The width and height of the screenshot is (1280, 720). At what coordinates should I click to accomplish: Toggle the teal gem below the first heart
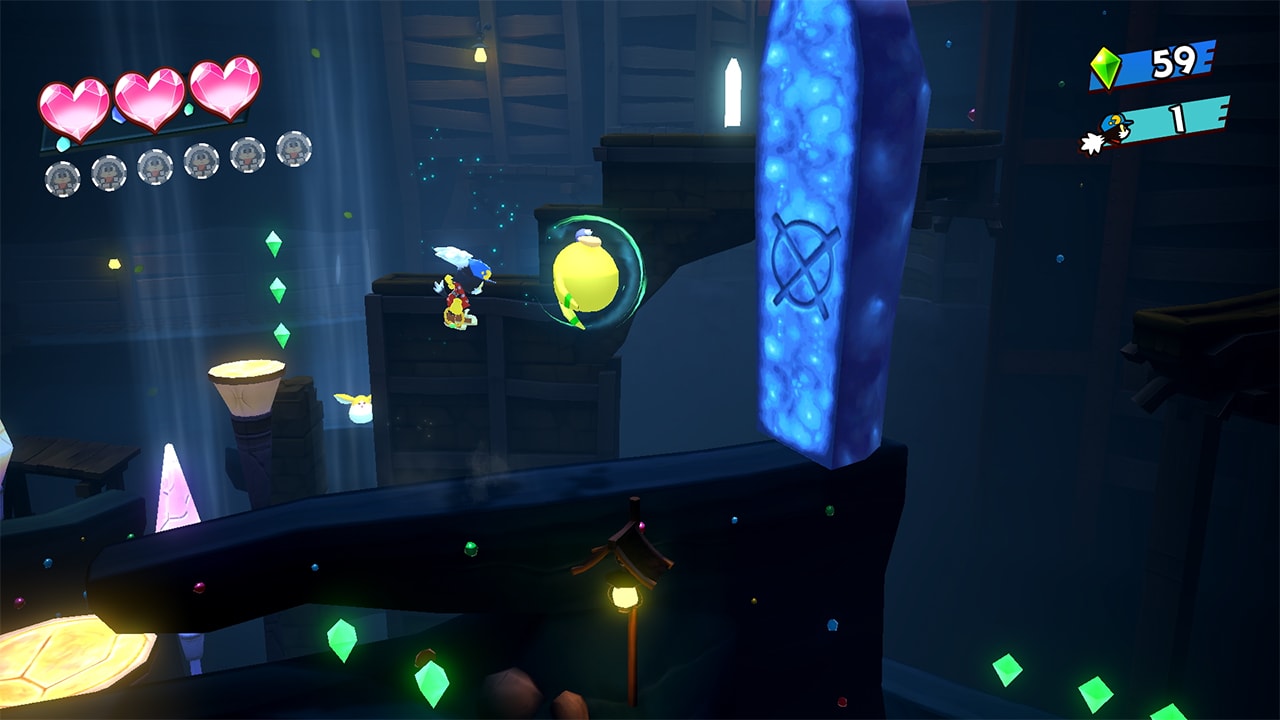coord(62,144)
